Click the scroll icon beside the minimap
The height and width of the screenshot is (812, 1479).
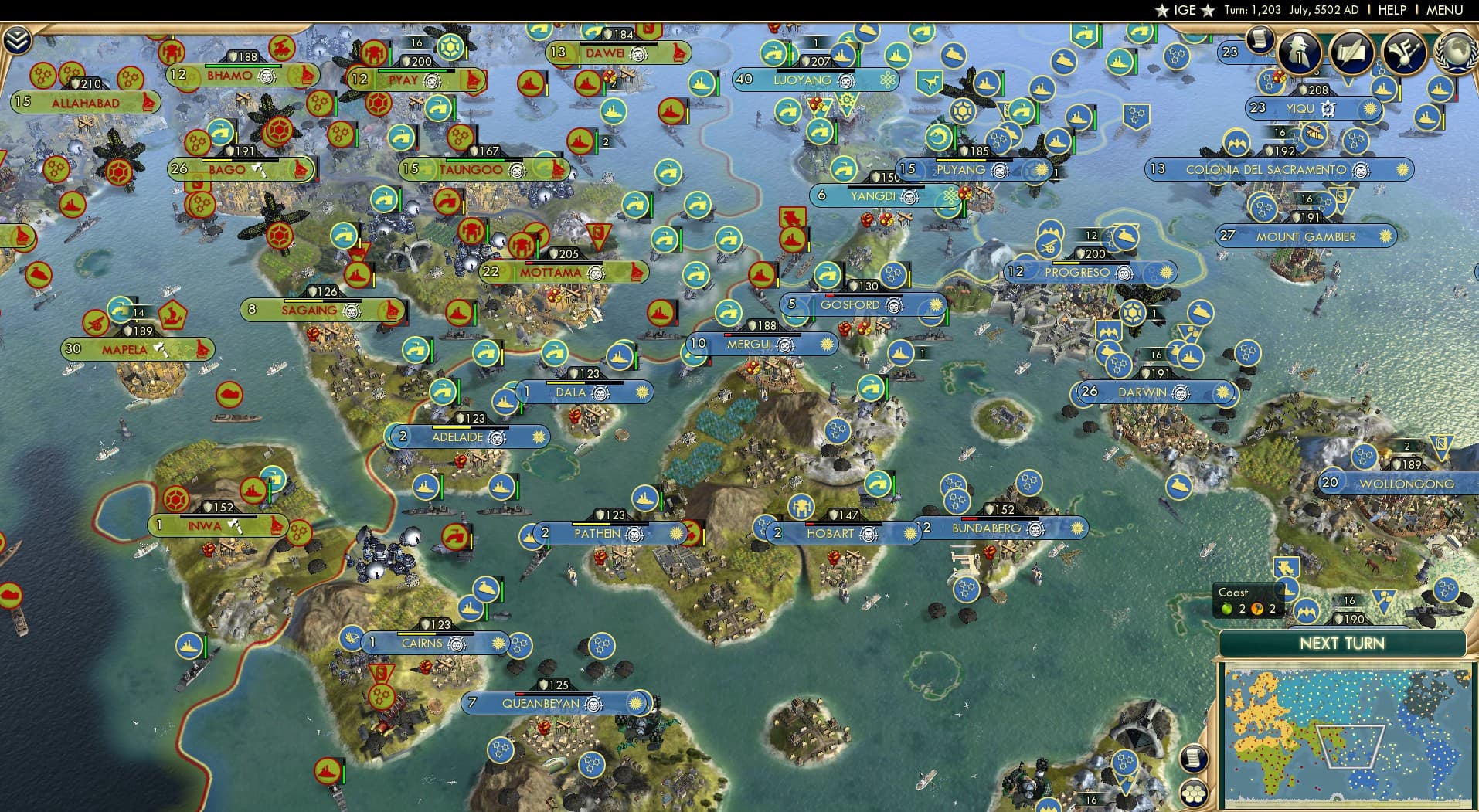click(x=1193, y=757)
